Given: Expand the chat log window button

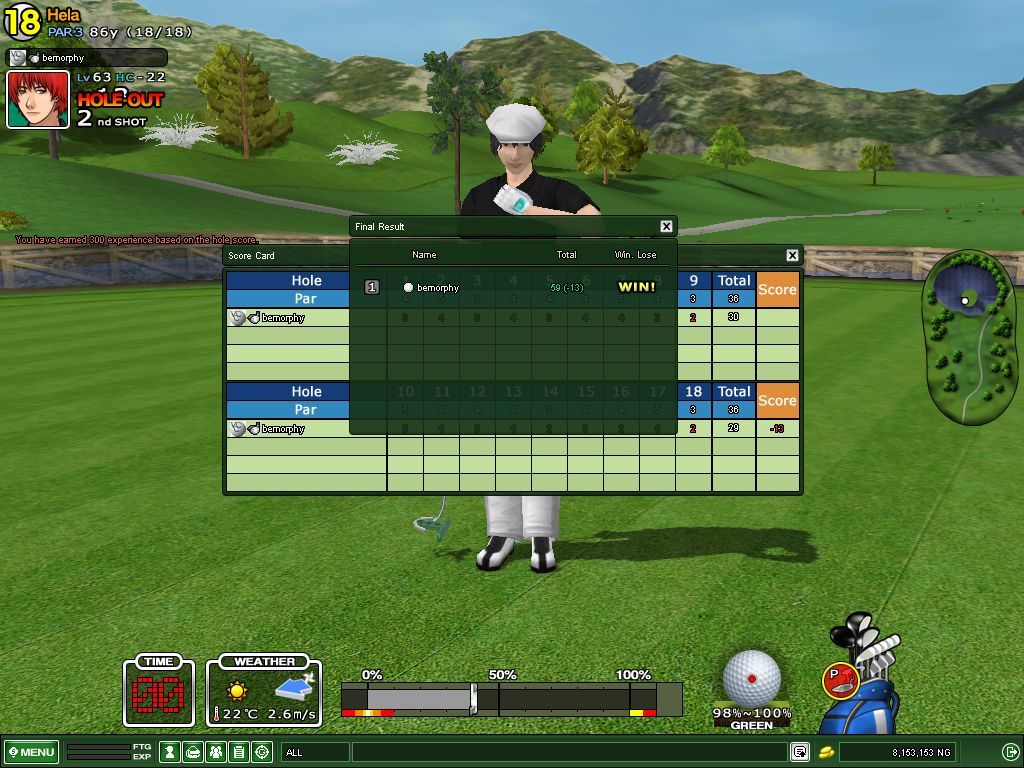Looking at the screenshot, I should click(x=800, y=752).
